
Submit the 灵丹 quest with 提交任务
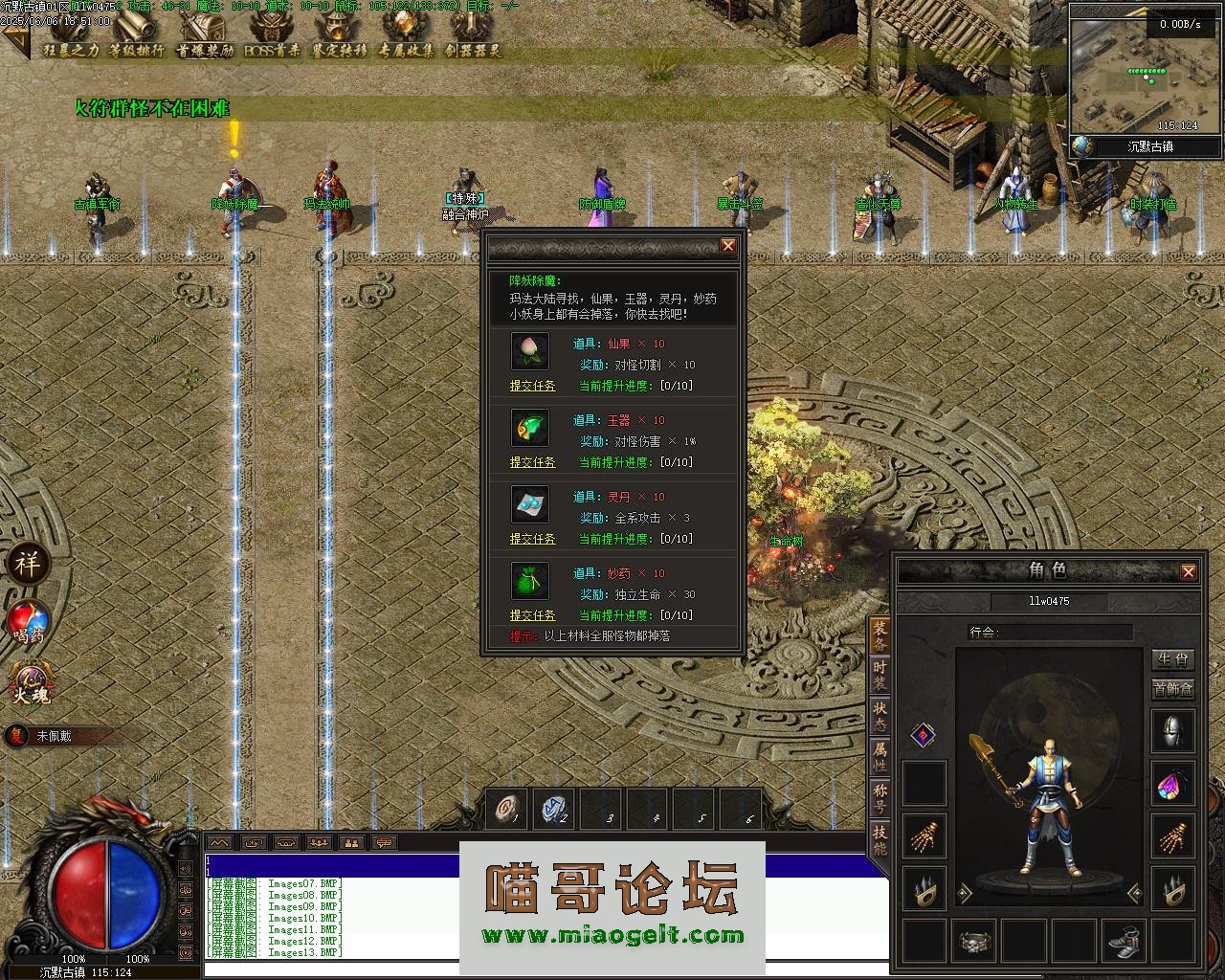tap(532, 539)
